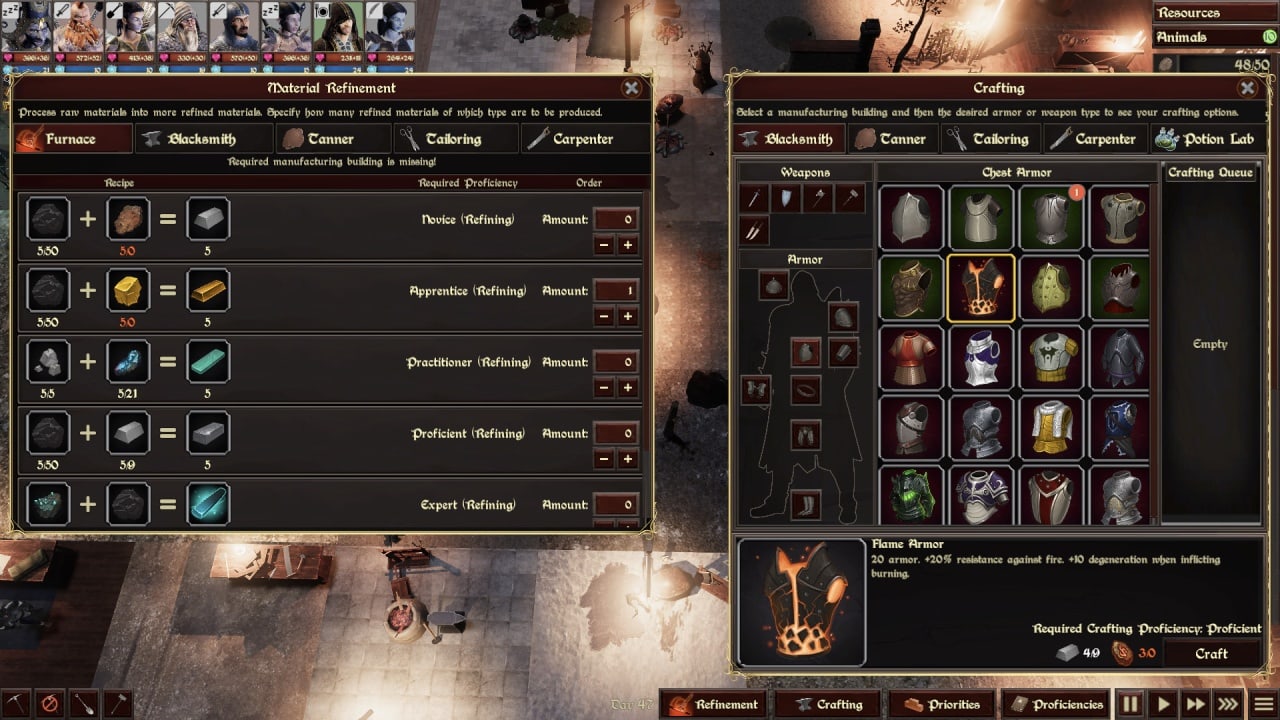Open the Refinement panel from bottom bar

tap(715, 704)
